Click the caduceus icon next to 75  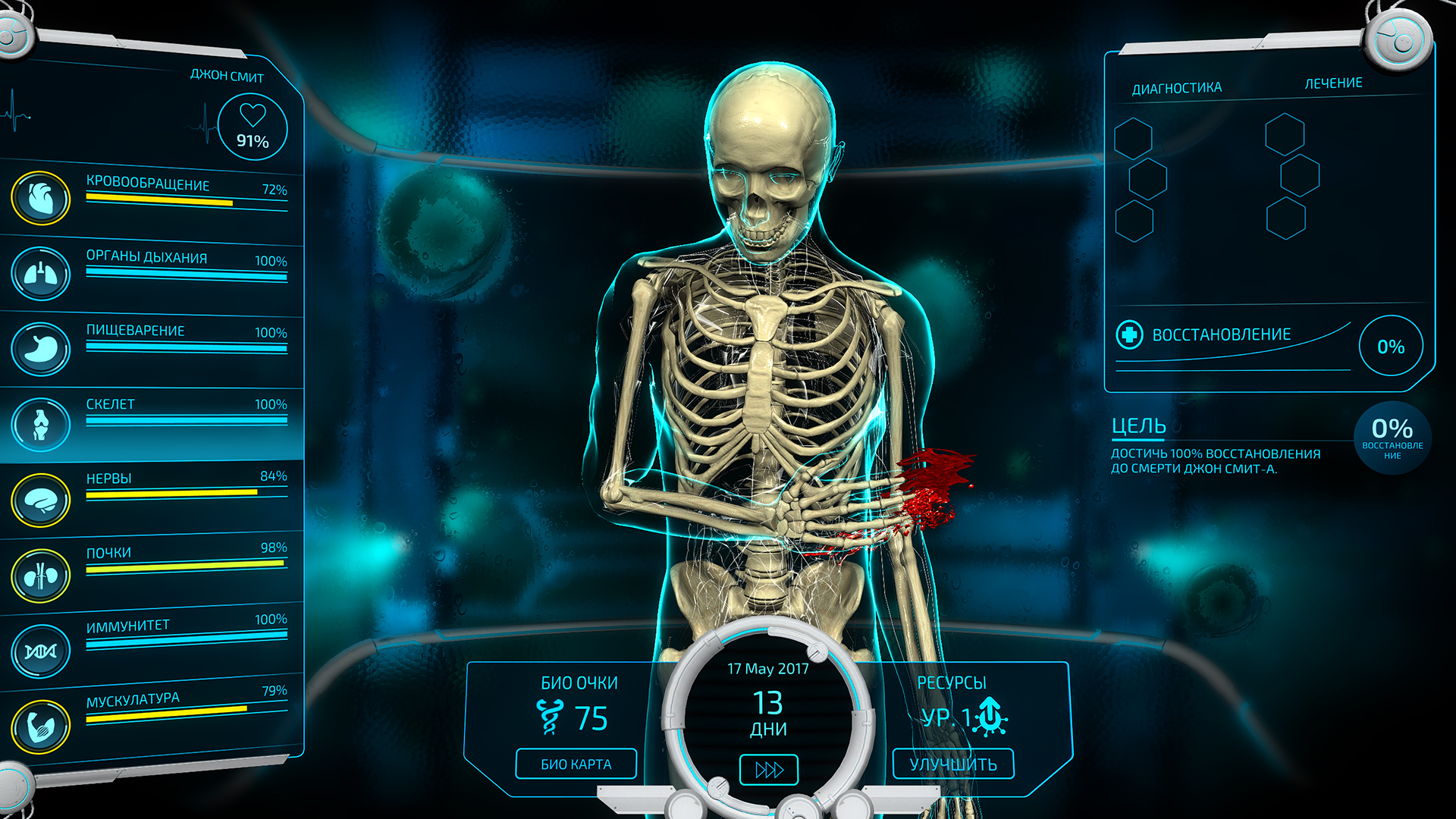click(x=551, y=716)
